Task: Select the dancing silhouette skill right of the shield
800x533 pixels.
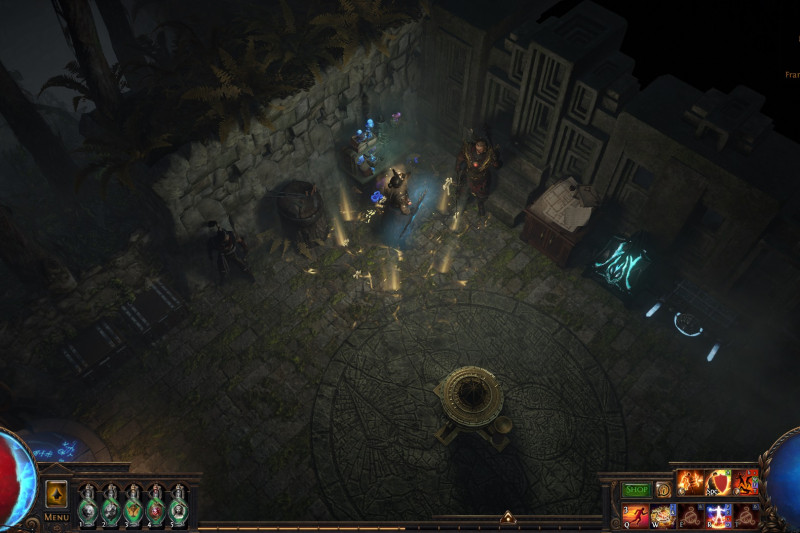Action: tap(745, 483)
